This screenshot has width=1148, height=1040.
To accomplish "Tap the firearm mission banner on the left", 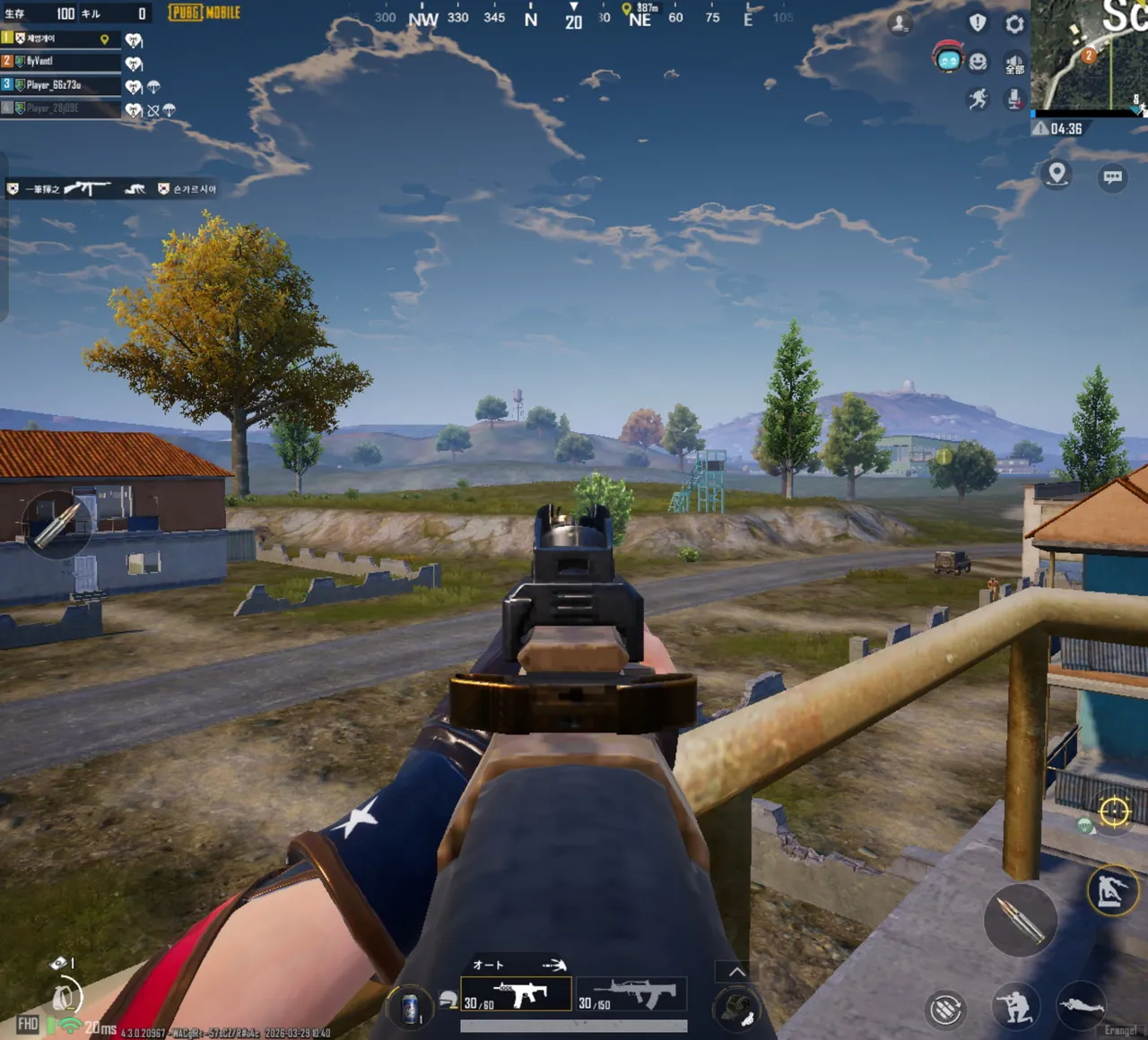I will coord(88,189).
